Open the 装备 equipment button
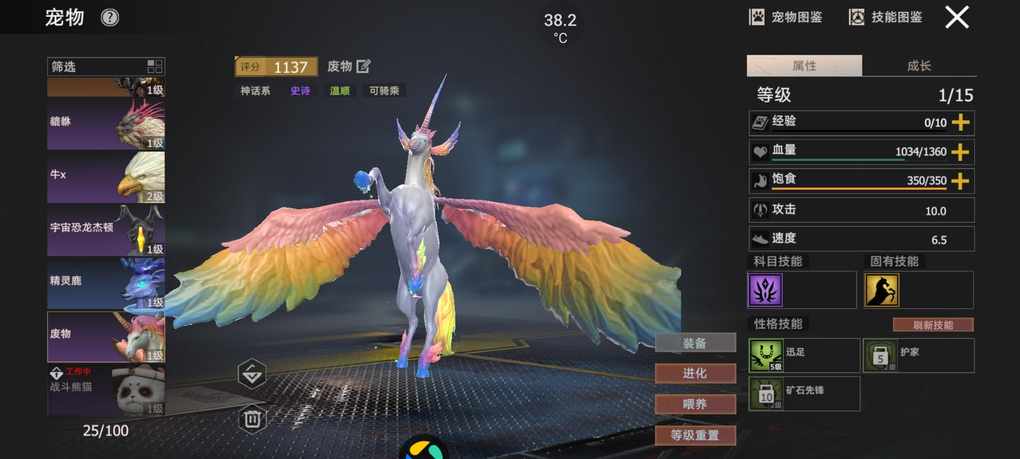Screen dimensions: 1020x459 click(x=695, y=343)
